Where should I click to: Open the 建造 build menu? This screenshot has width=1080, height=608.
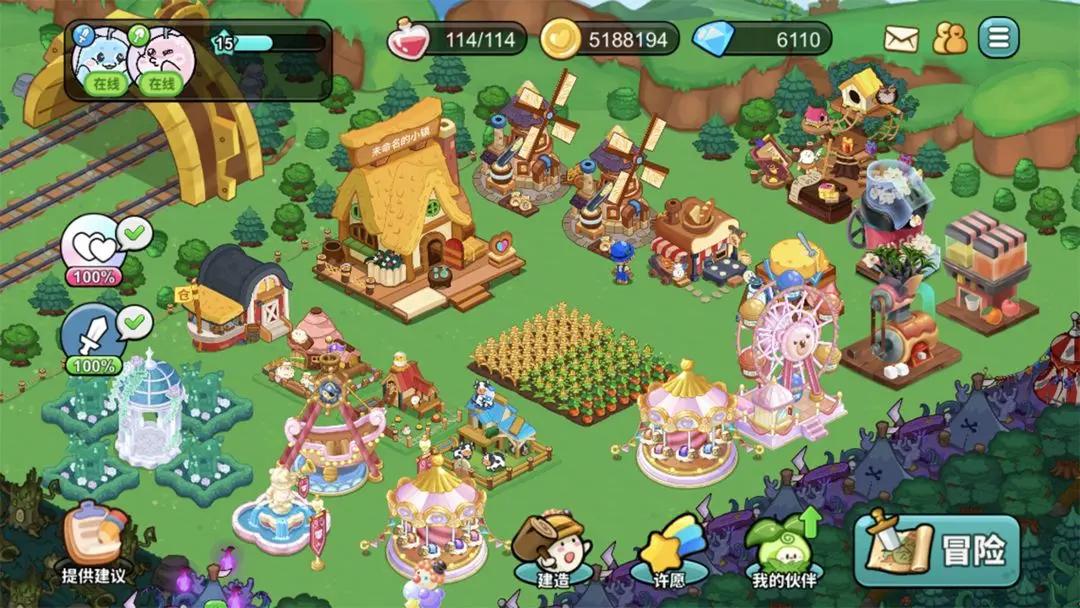(553, 553)
